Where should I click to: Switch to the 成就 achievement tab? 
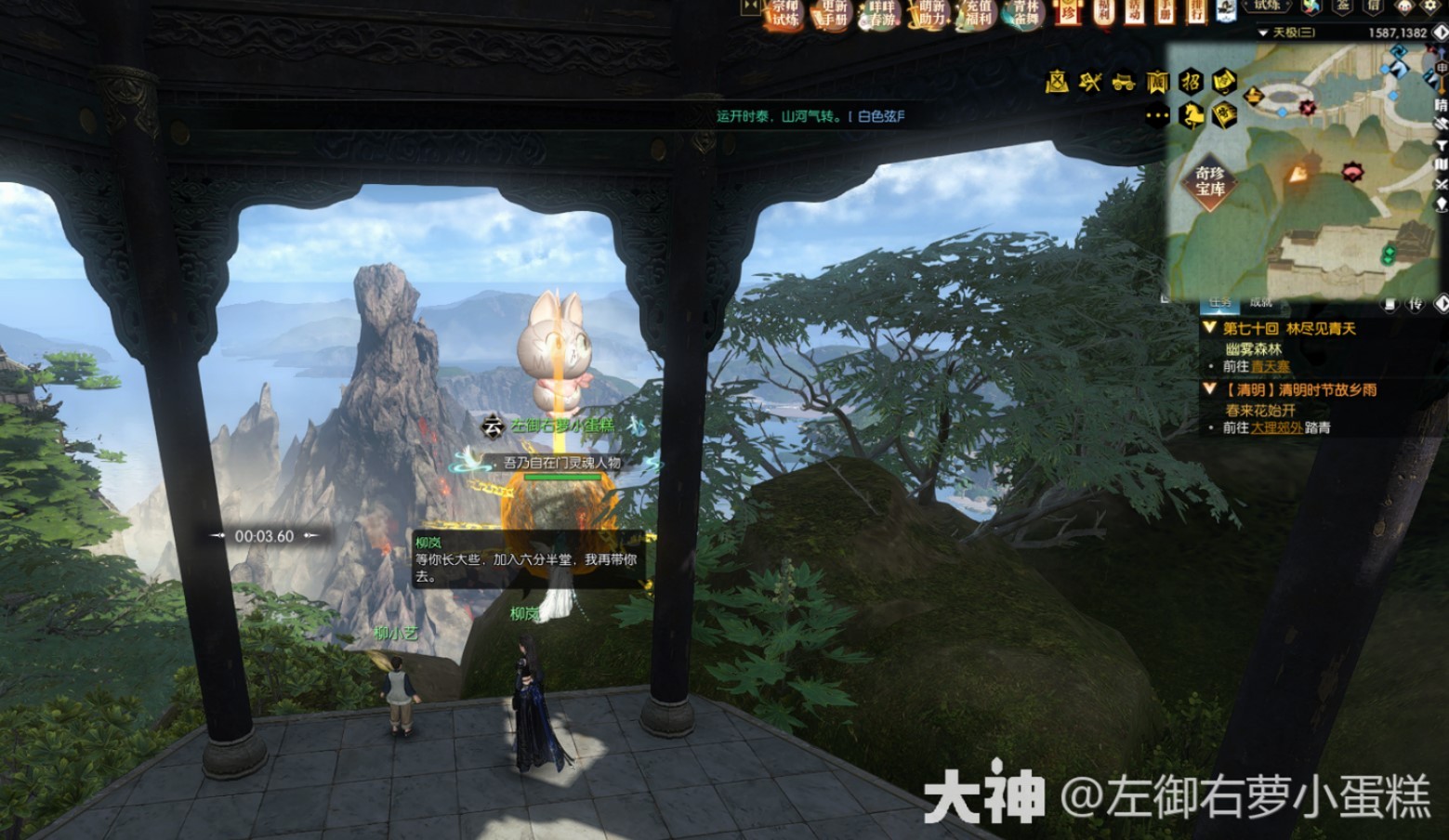tap(1261, 302)
